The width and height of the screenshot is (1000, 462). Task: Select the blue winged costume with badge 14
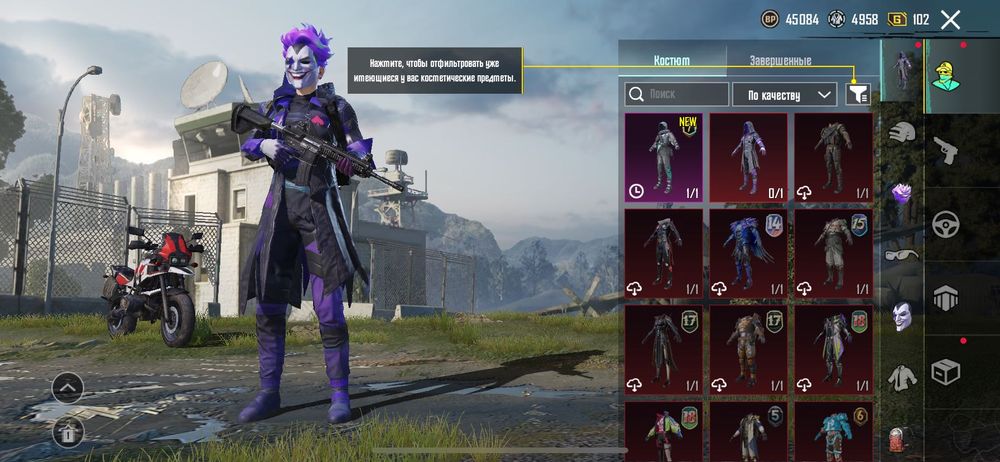748,253
